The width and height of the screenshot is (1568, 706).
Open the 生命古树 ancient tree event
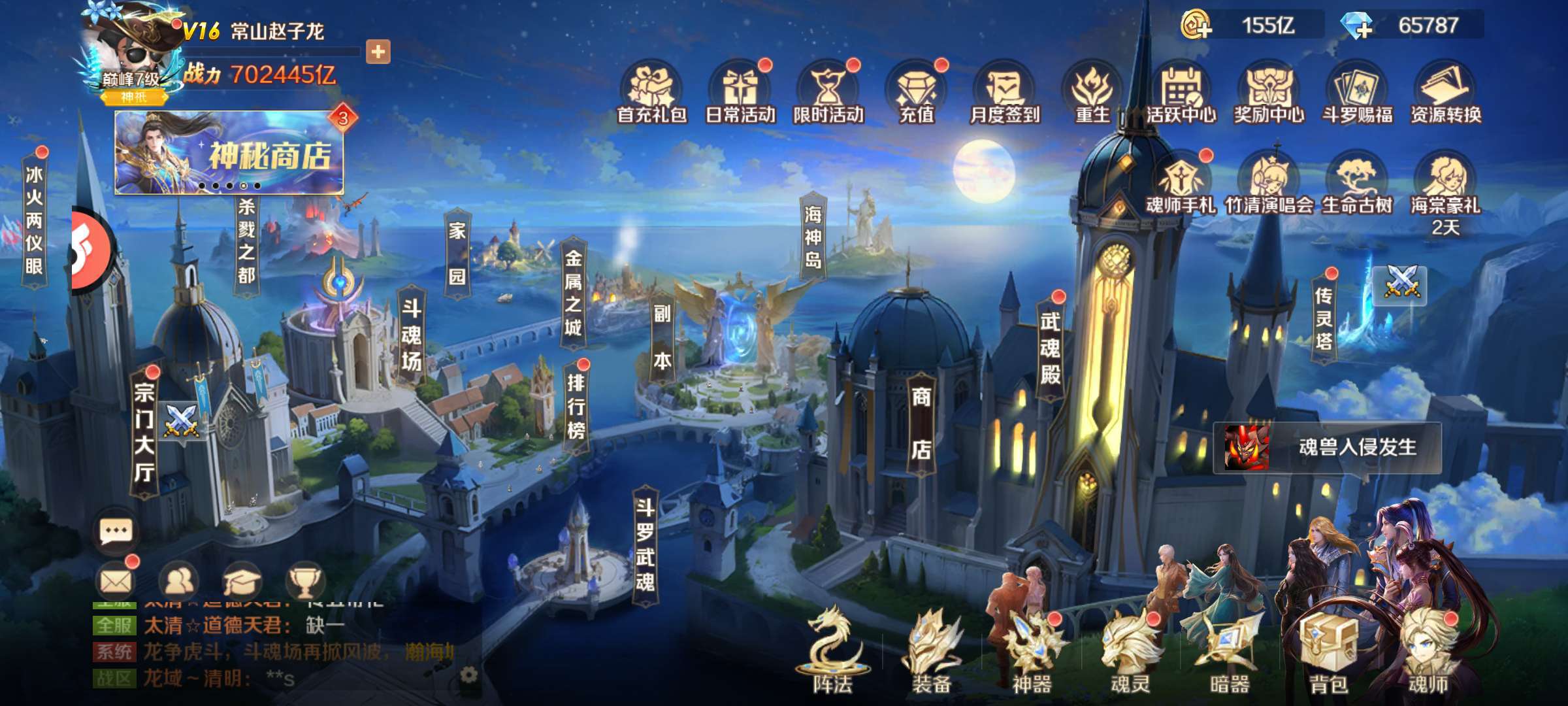1357,184
